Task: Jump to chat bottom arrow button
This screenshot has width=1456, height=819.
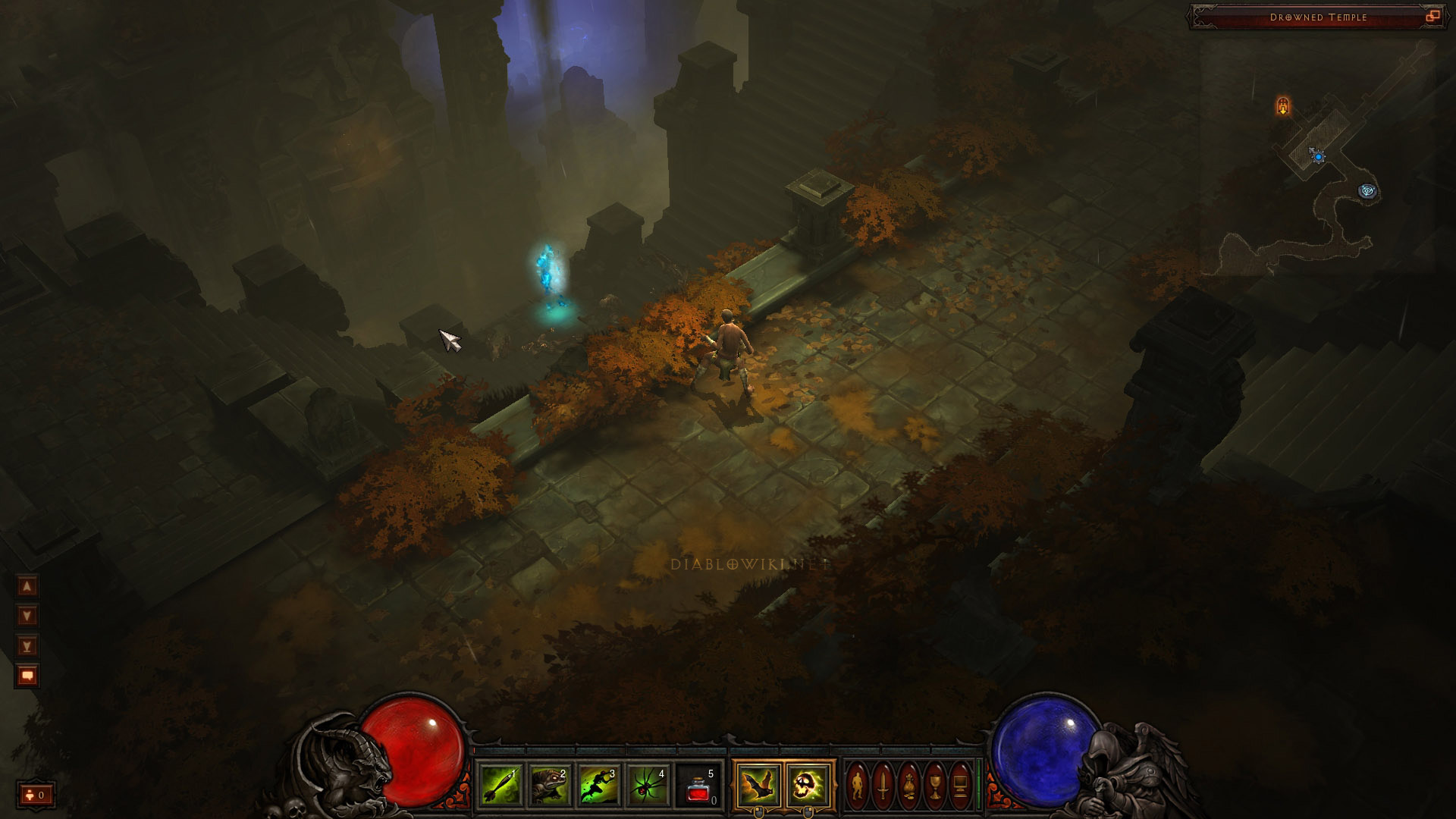Action: click(27, 646)
